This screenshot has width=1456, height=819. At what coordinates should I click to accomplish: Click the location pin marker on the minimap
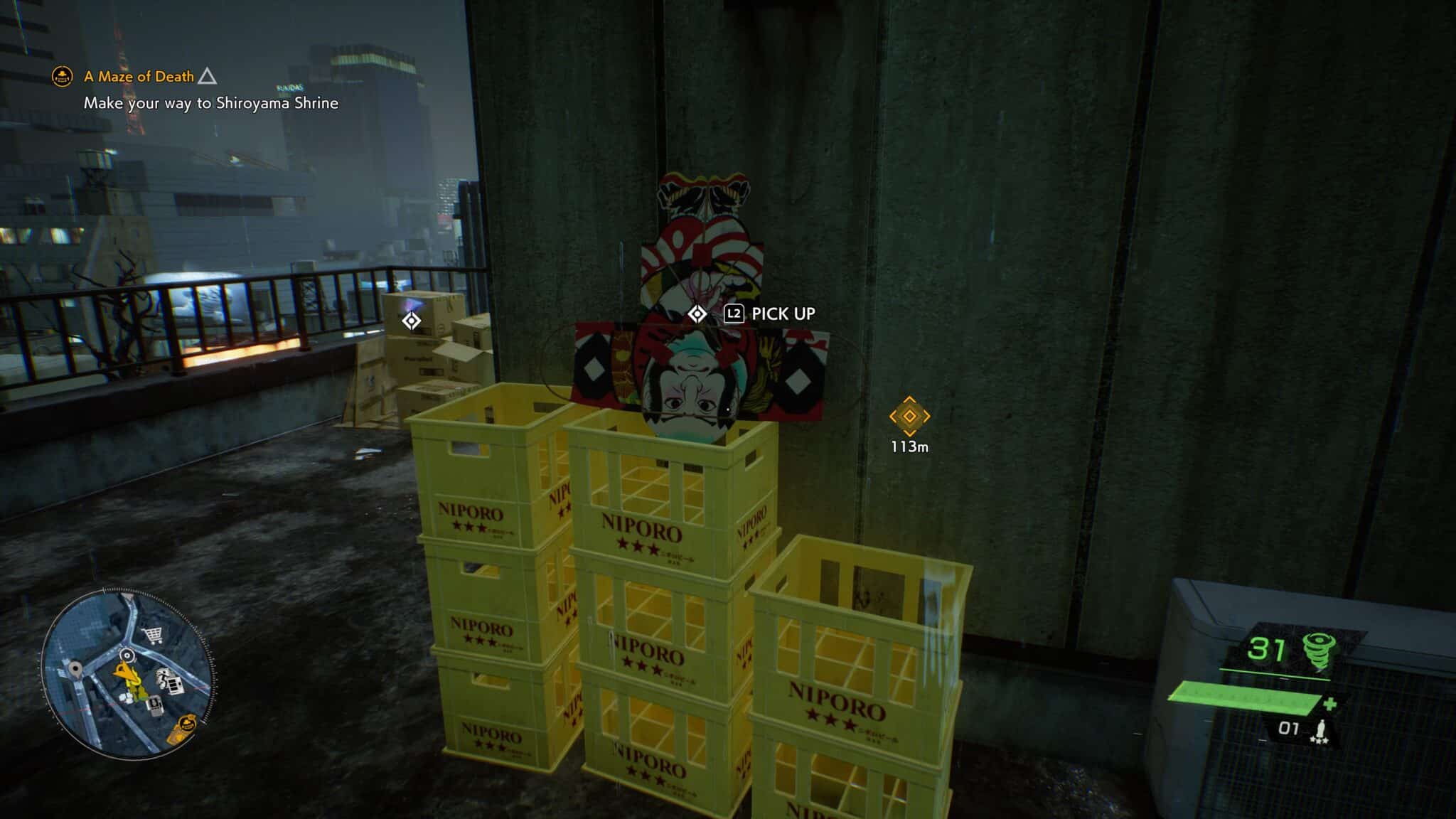tap(75, 669)
